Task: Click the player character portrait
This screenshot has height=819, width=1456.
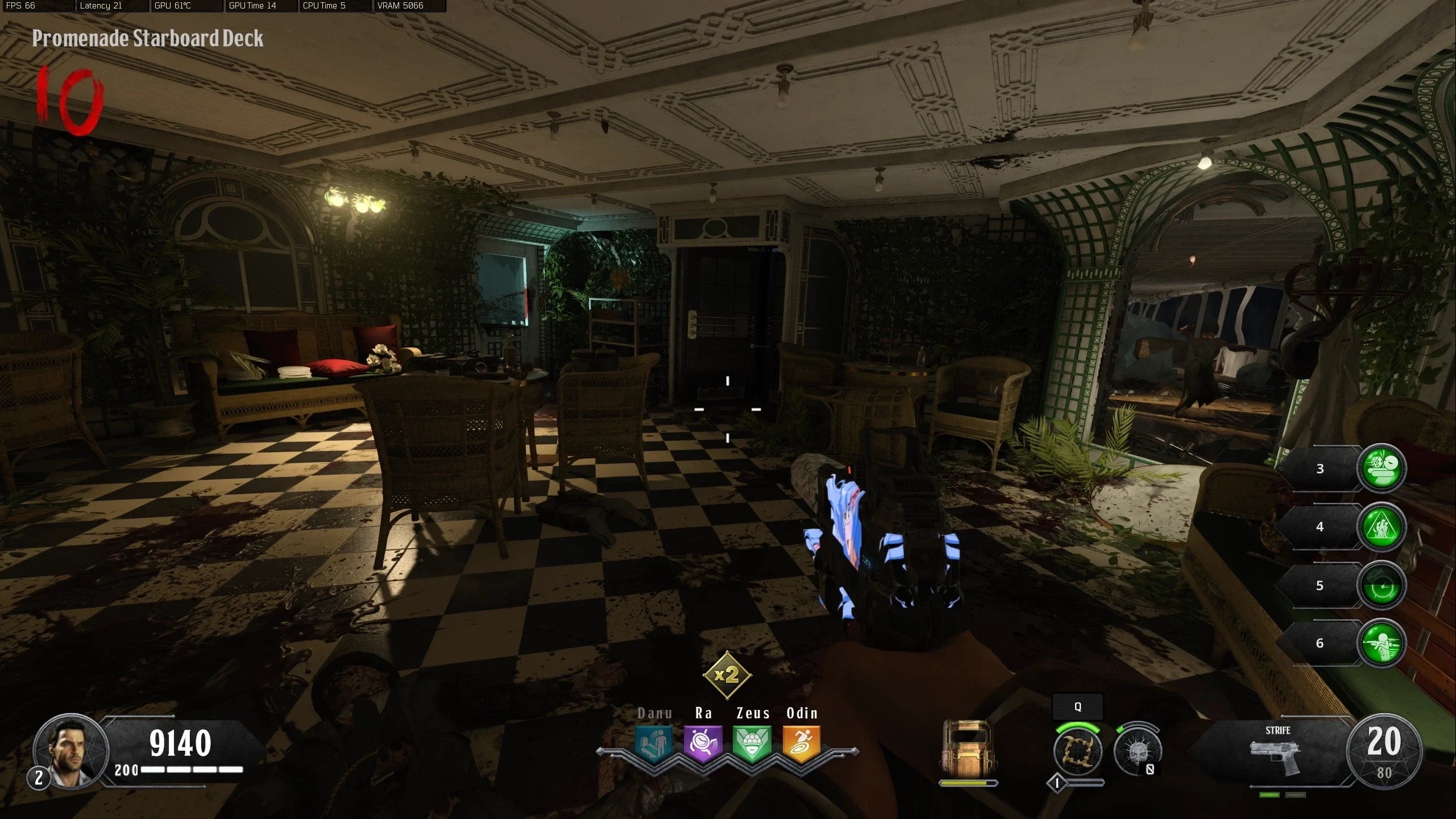Action: (70, 751)
